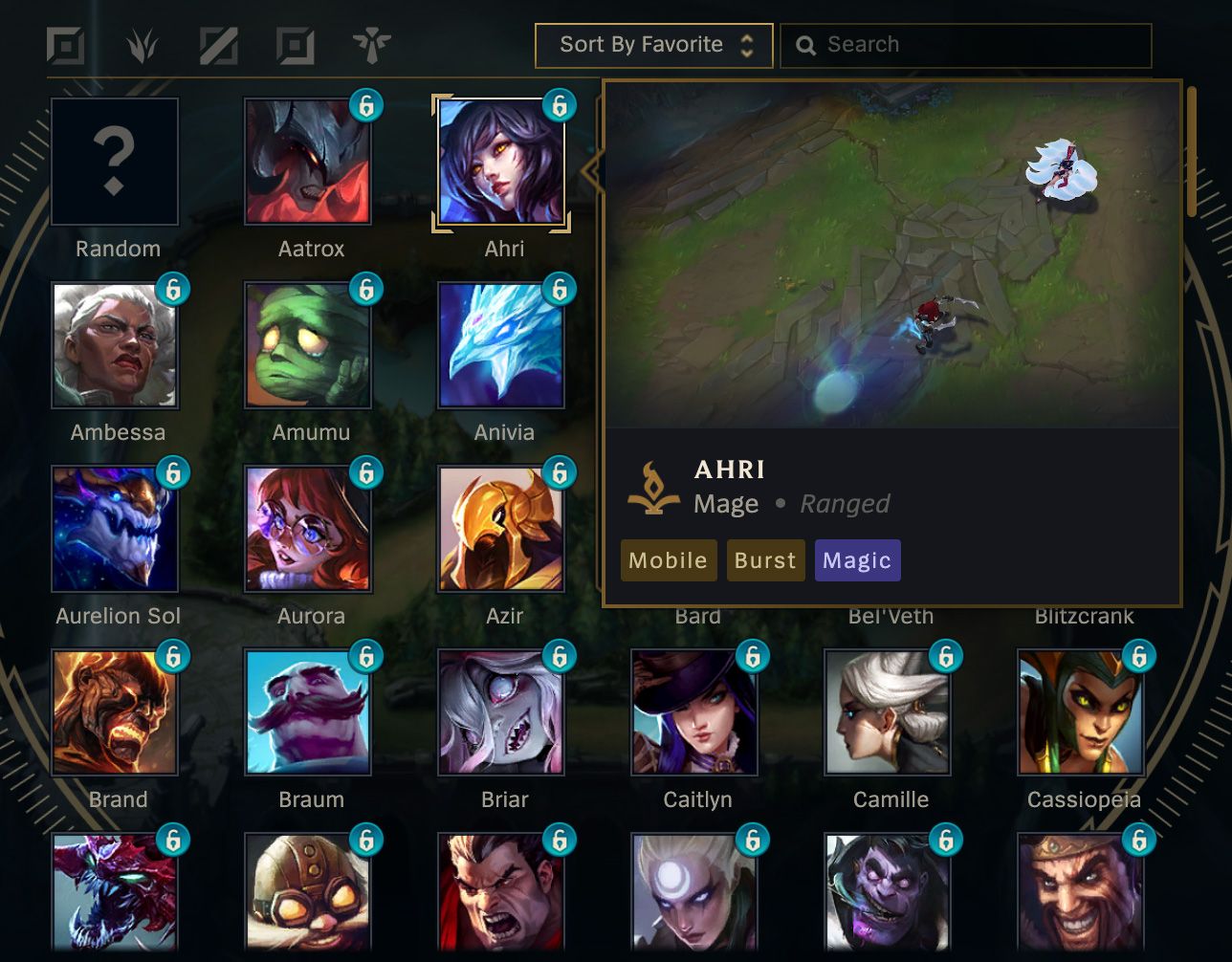Select Caitlyn's champion portrait
This screenshot has width=1232, height=962.
click(697, 711)
